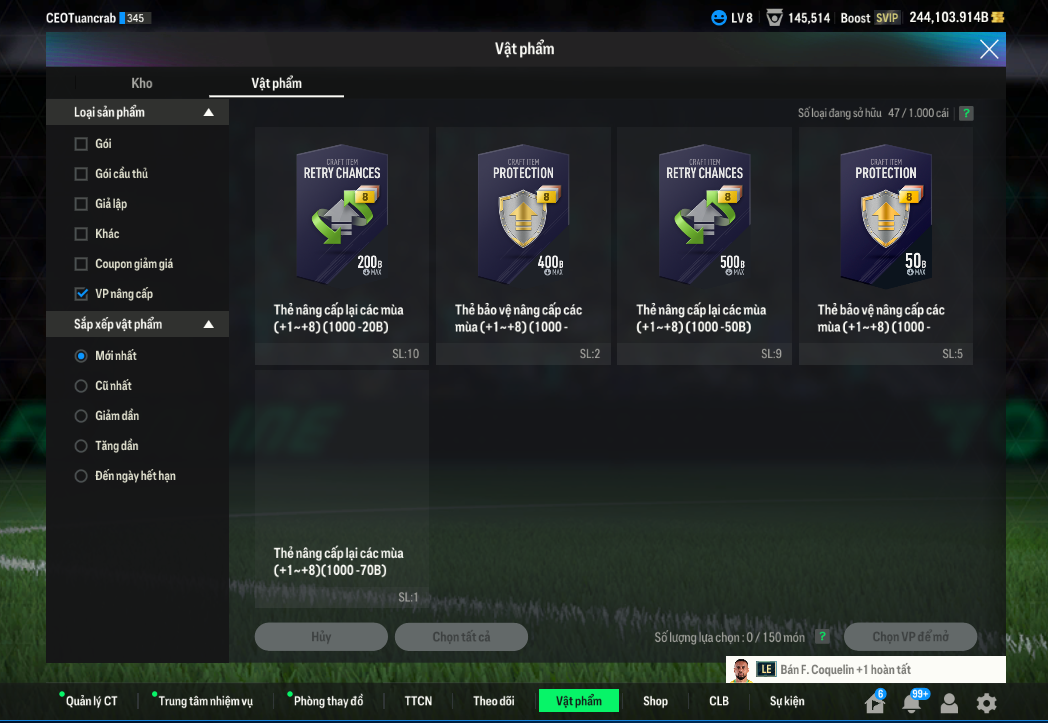Click the Chọn tất cả button
Image resolution: width=1048 pixels, height=723 pixels.
coord(461,637)
